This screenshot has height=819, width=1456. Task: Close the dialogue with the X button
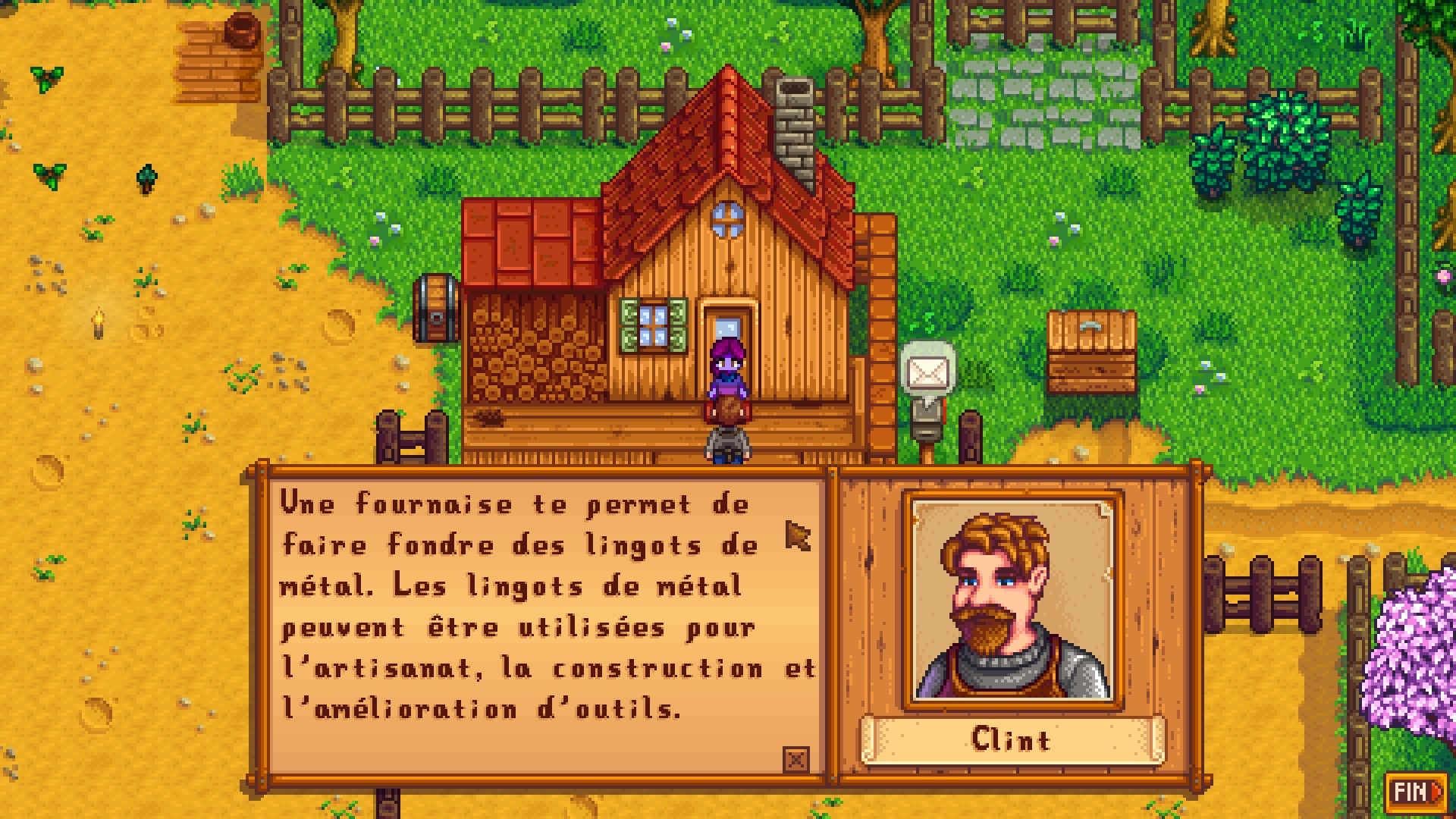(x=796, y=758)
